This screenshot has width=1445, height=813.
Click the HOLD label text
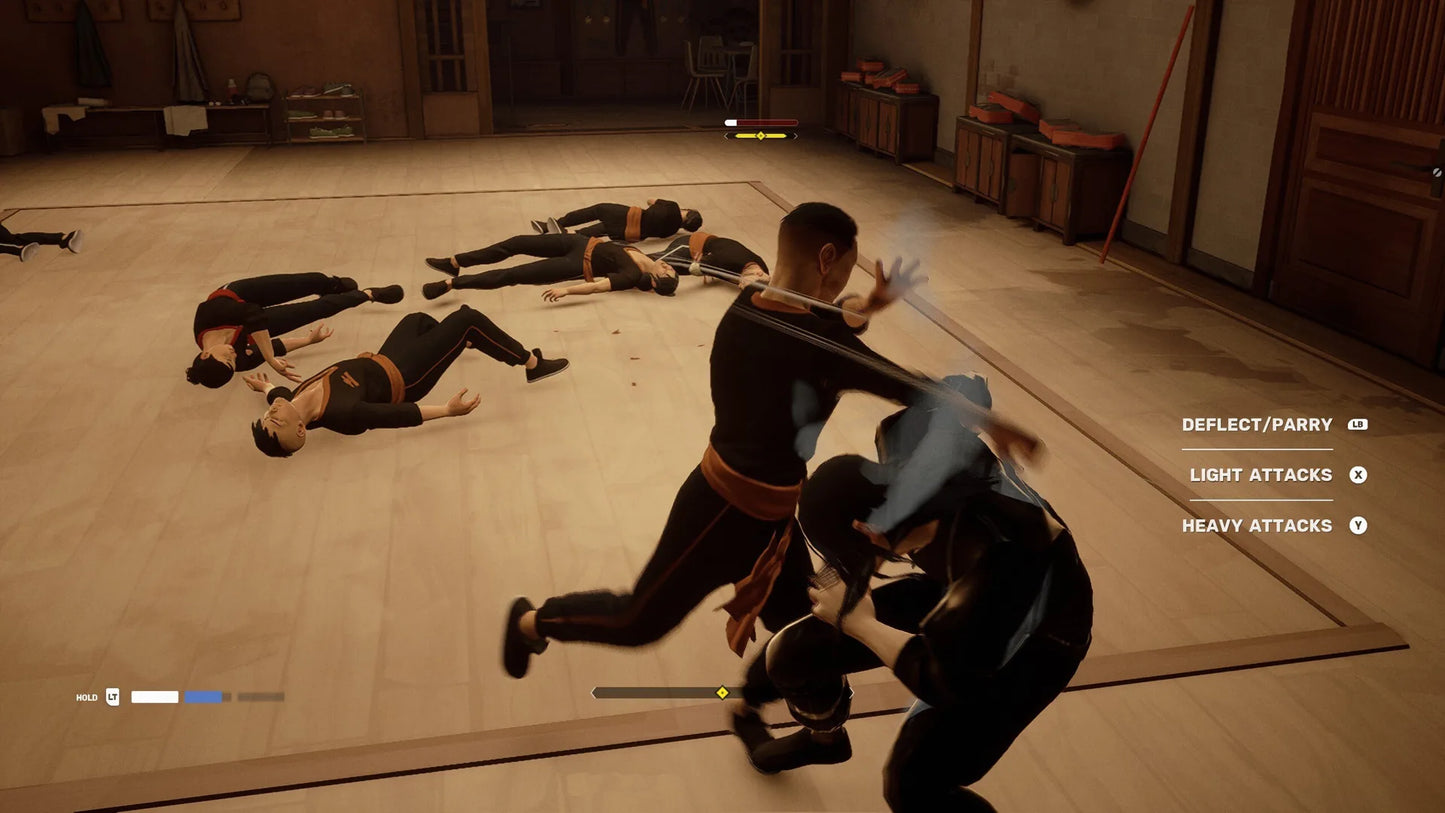point(86,697)
